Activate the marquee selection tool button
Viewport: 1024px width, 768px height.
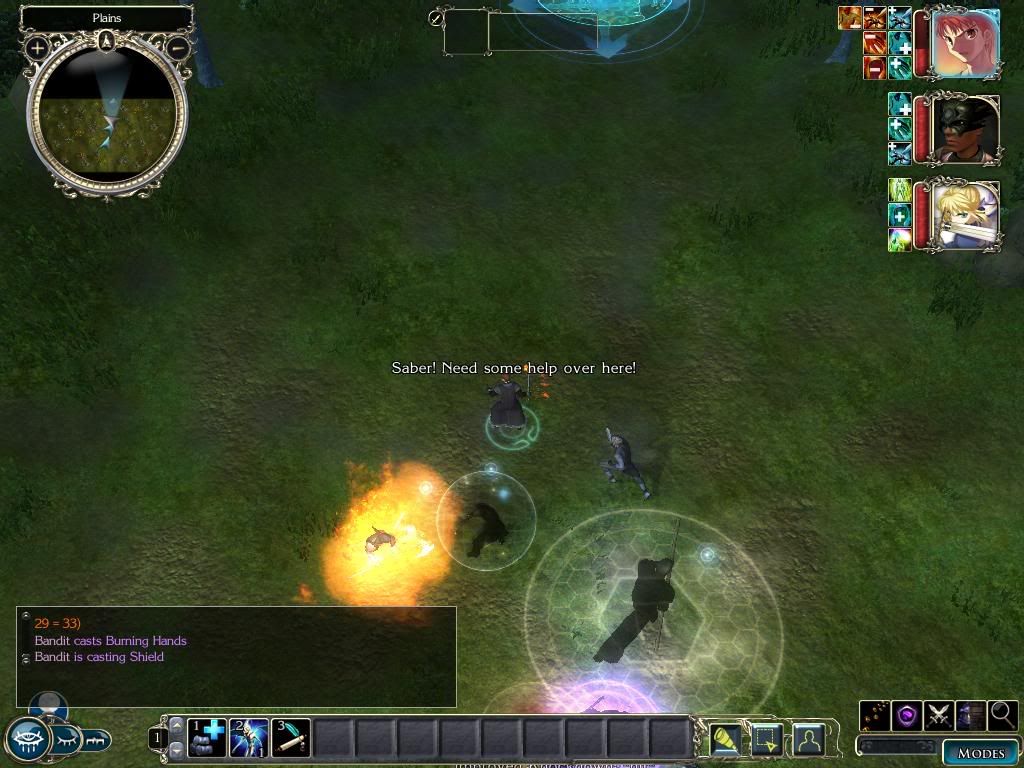[766, 739]
